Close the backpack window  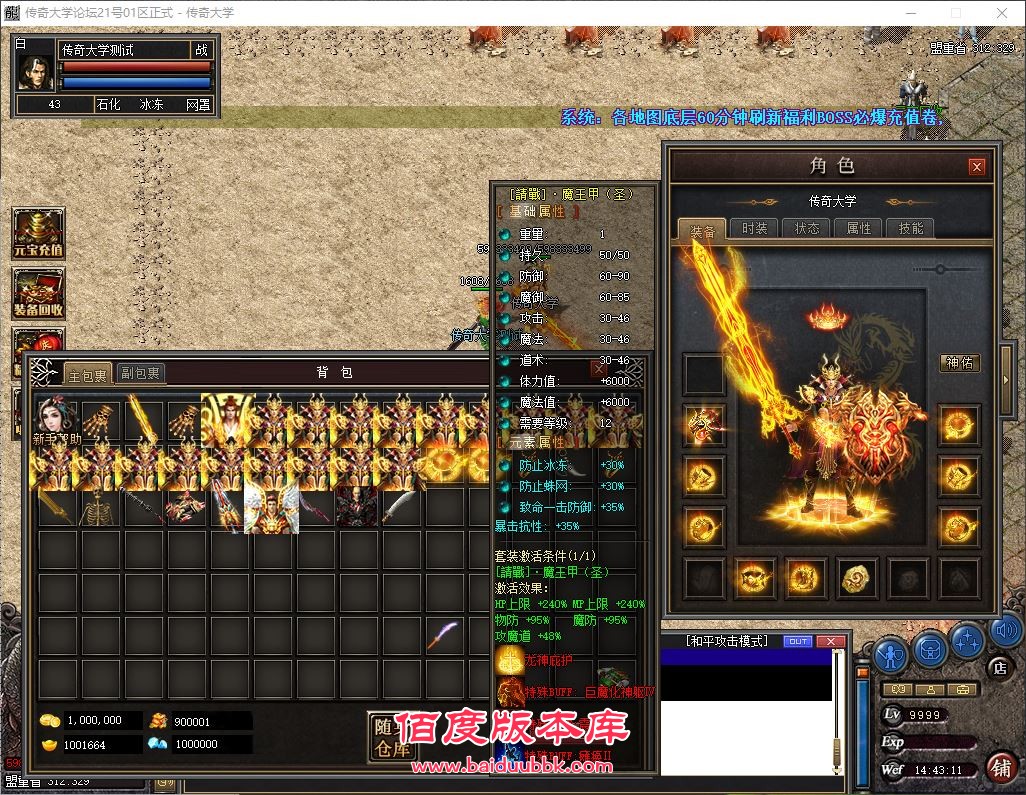pyautogui.click(x=598, y=370)
